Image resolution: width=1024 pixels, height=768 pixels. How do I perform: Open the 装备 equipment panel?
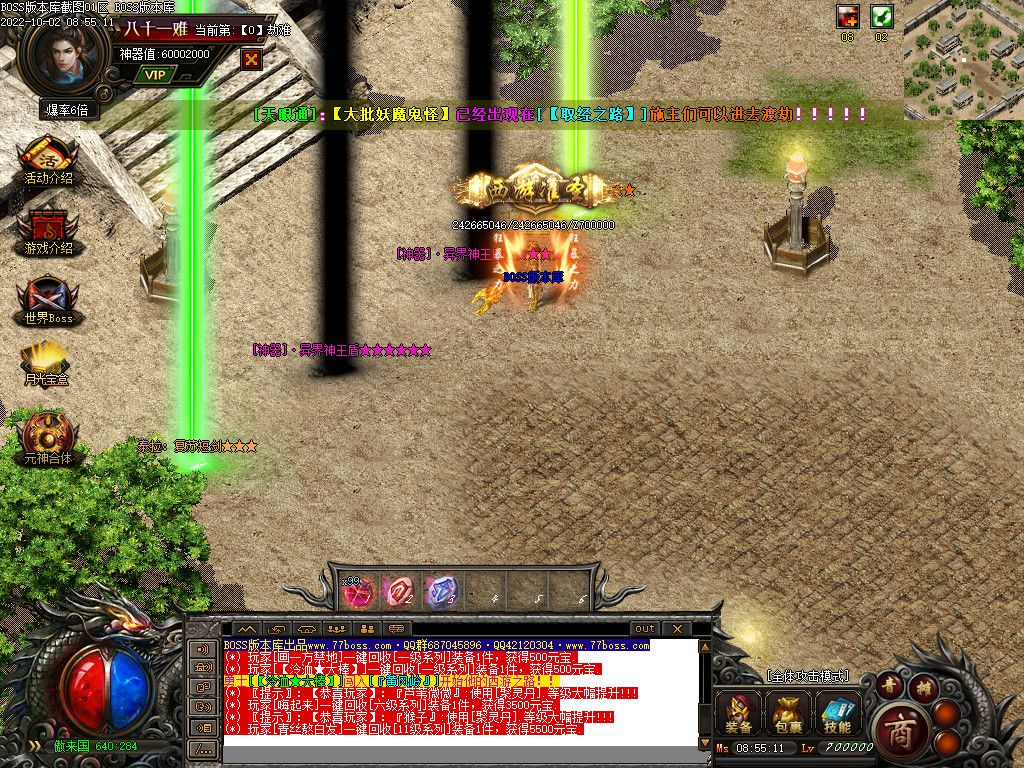[x=740, y=713]
